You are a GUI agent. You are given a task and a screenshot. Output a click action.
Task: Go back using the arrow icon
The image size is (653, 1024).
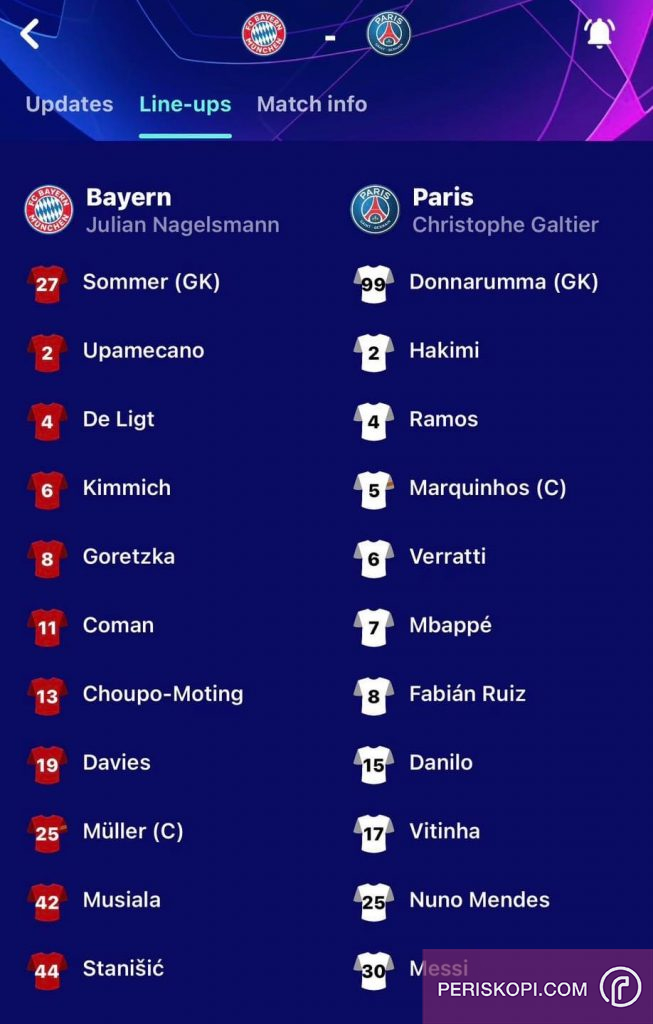coord(30,34)
